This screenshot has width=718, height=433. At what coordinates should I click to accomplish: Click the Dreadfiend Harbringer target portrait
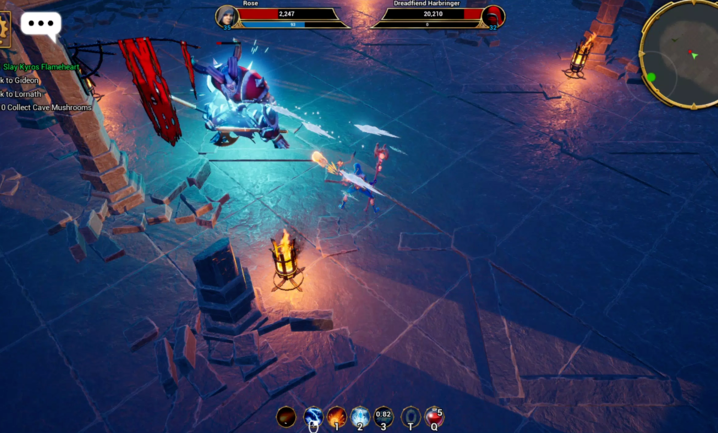[492, 16]
